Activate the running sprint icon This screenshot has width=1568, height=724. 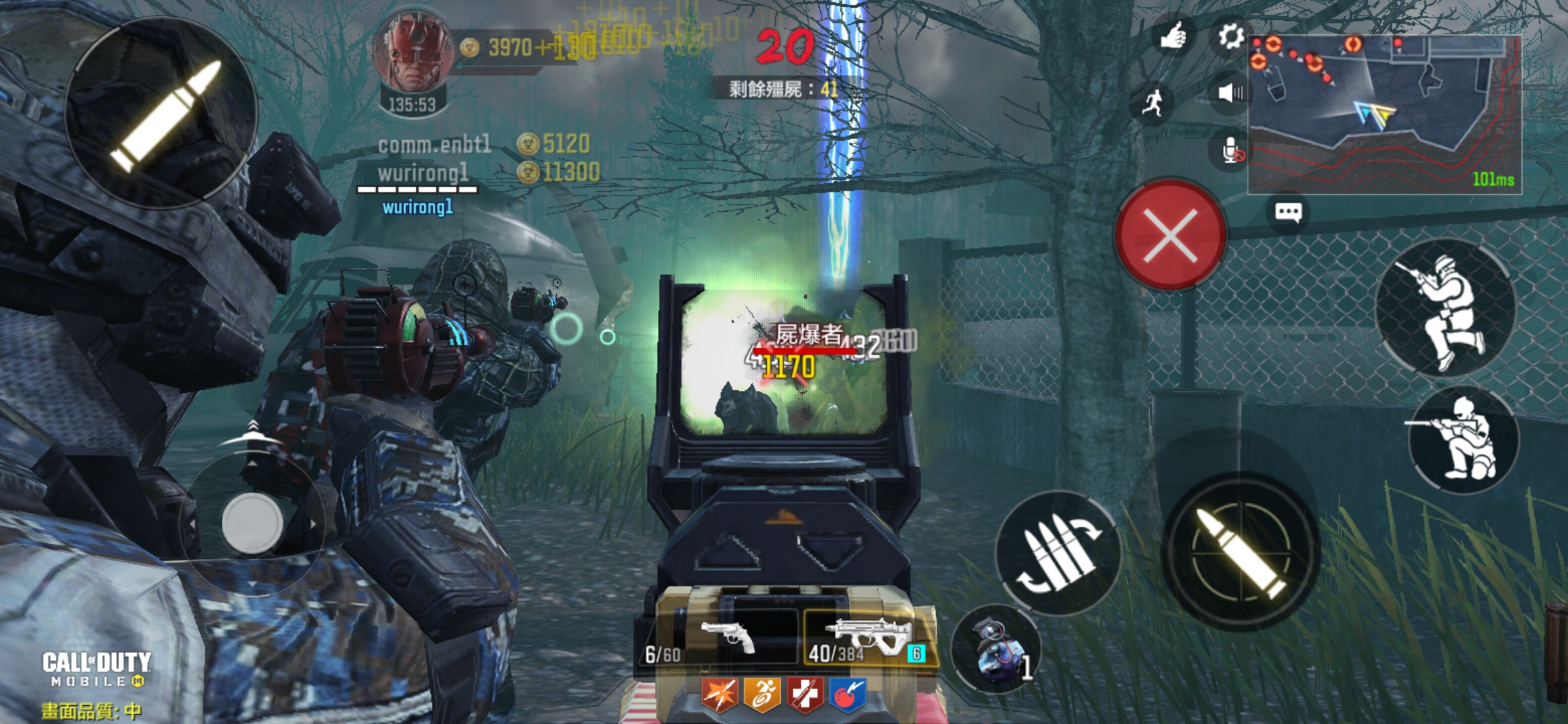coord(1153,103)
